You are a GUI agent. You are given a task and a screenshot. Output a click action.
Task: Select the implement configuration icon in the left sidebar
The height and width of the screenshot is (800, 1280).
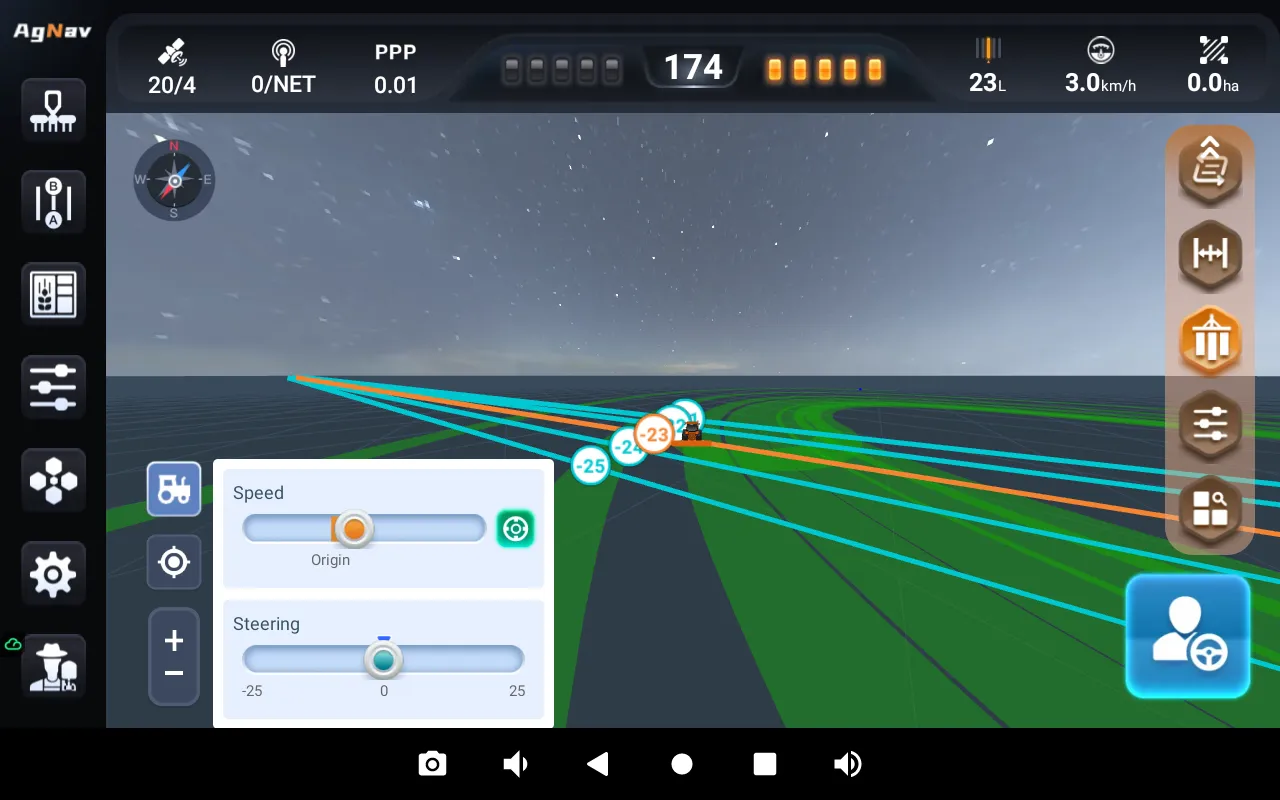pos(52,110)
